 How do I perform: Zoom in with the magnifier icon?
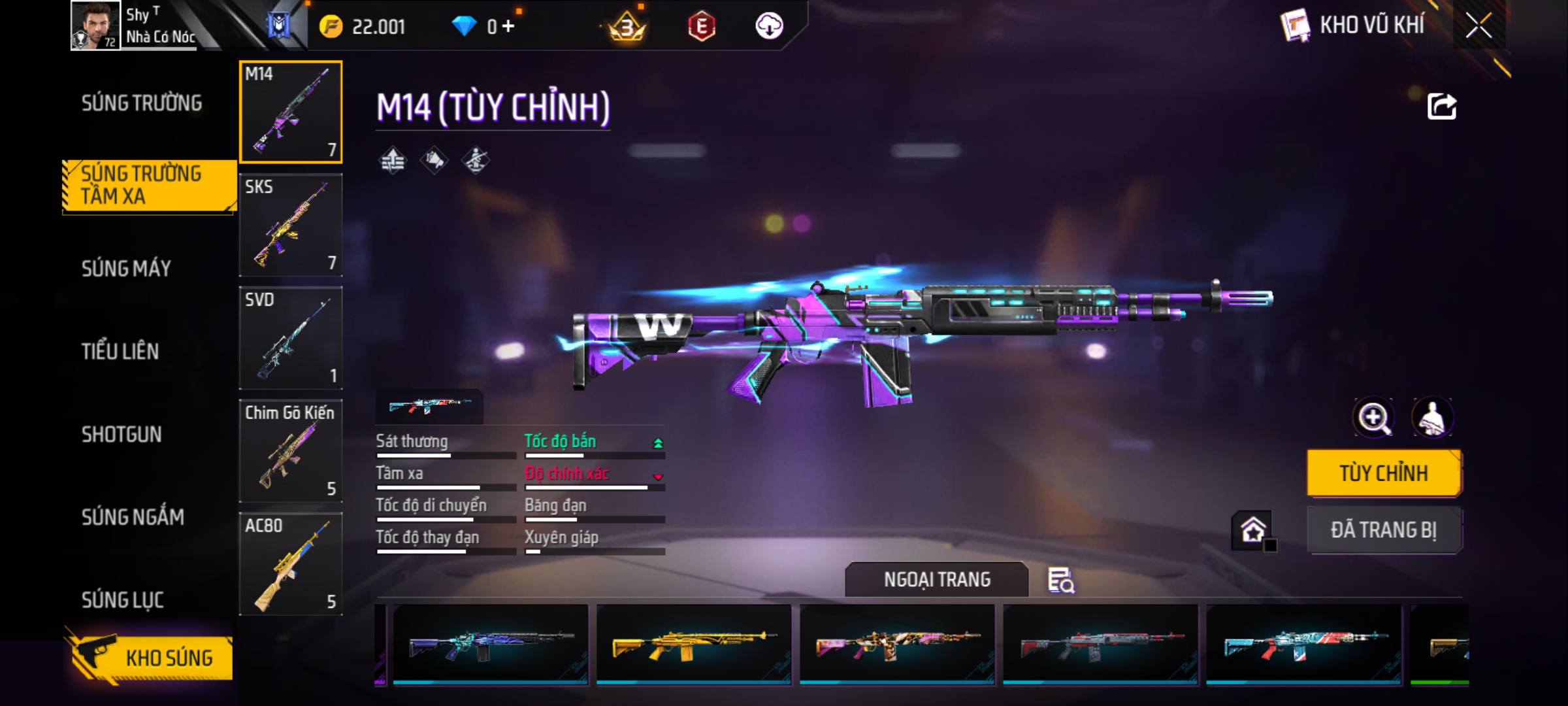tap(1373, 418)
